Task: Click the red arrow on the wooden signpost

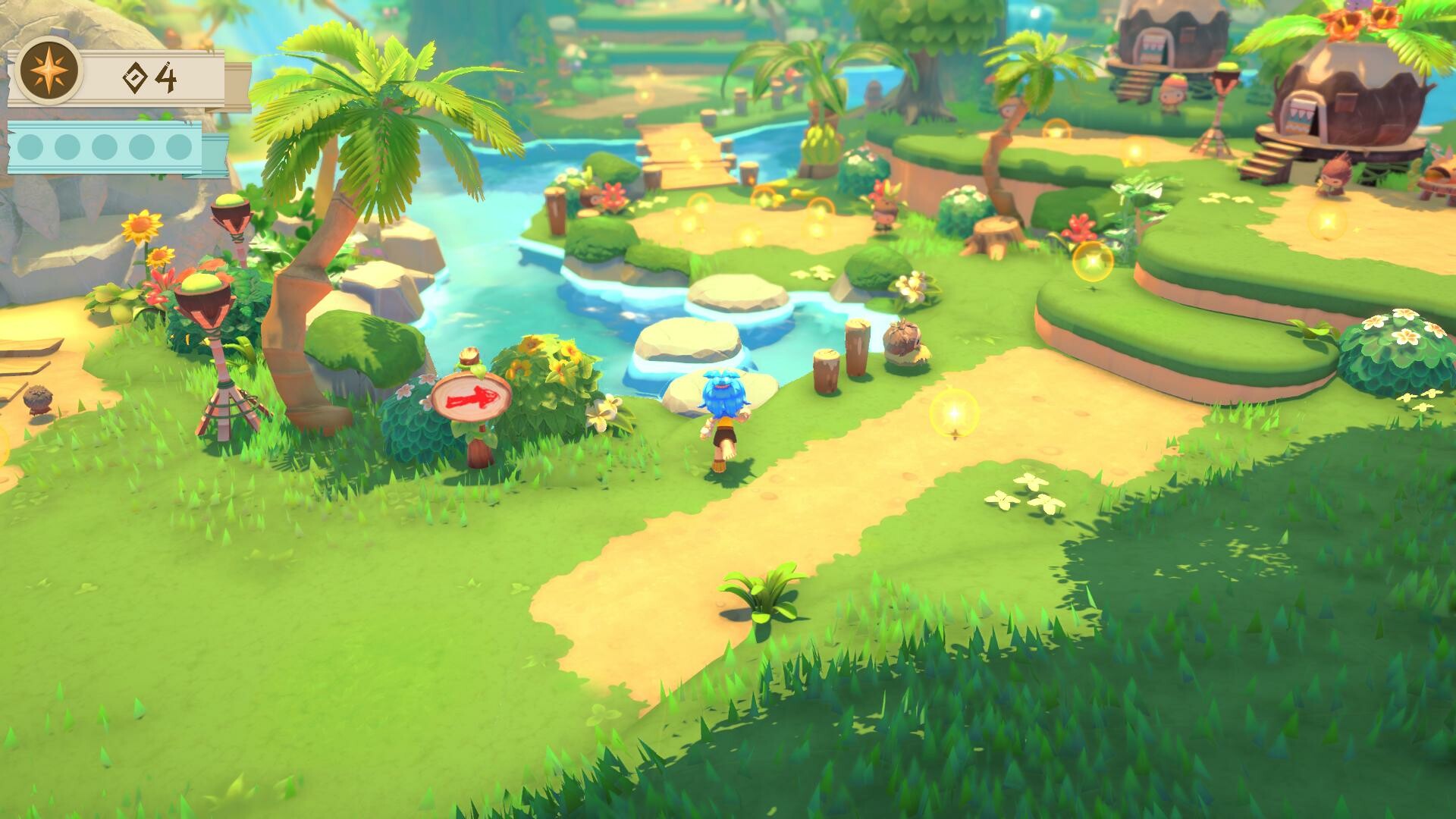Action: [x=471, y=396]
